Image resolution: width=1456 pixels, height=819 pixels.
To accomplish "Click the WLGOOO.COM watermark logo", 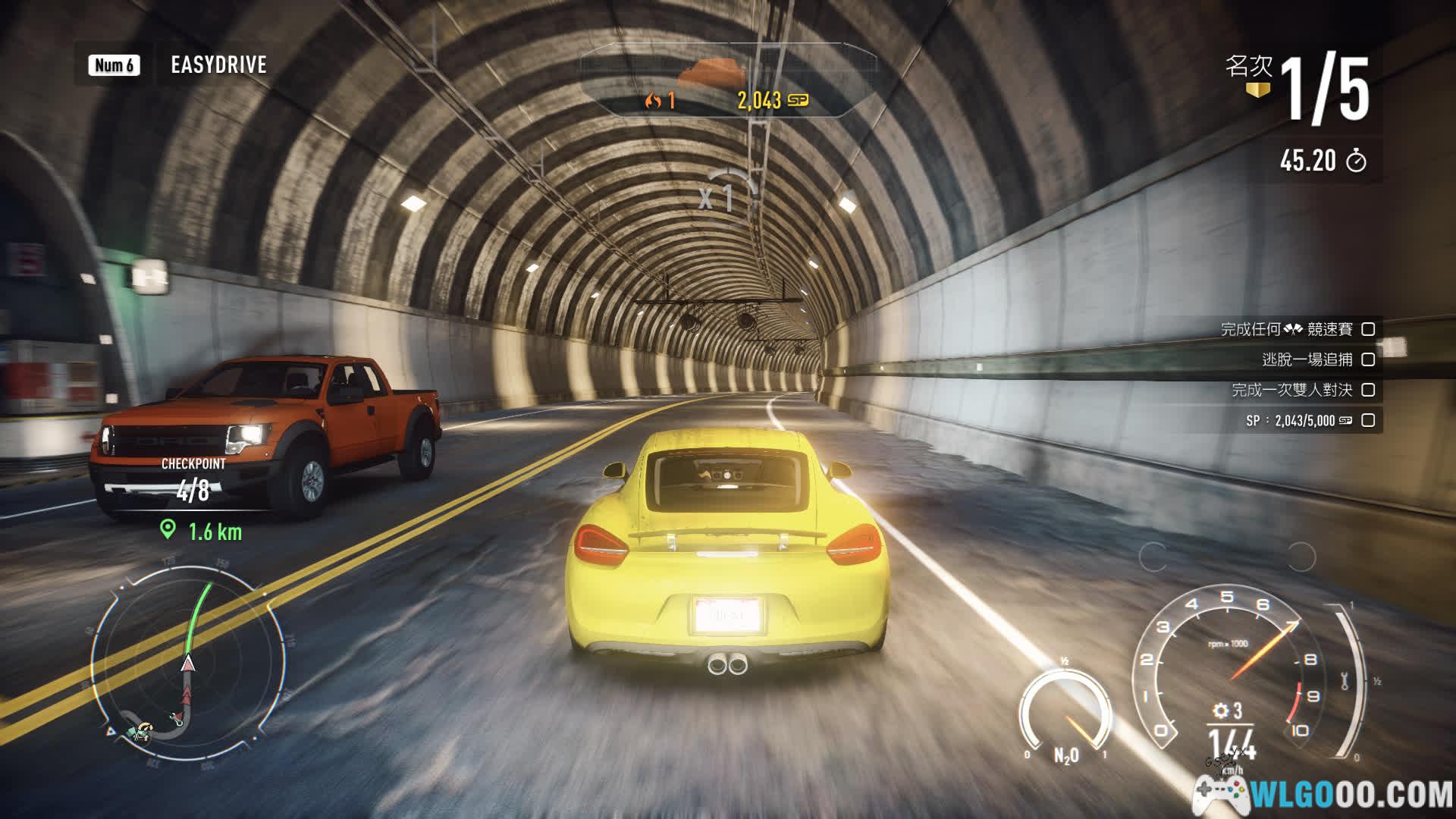I will 1323,794.
